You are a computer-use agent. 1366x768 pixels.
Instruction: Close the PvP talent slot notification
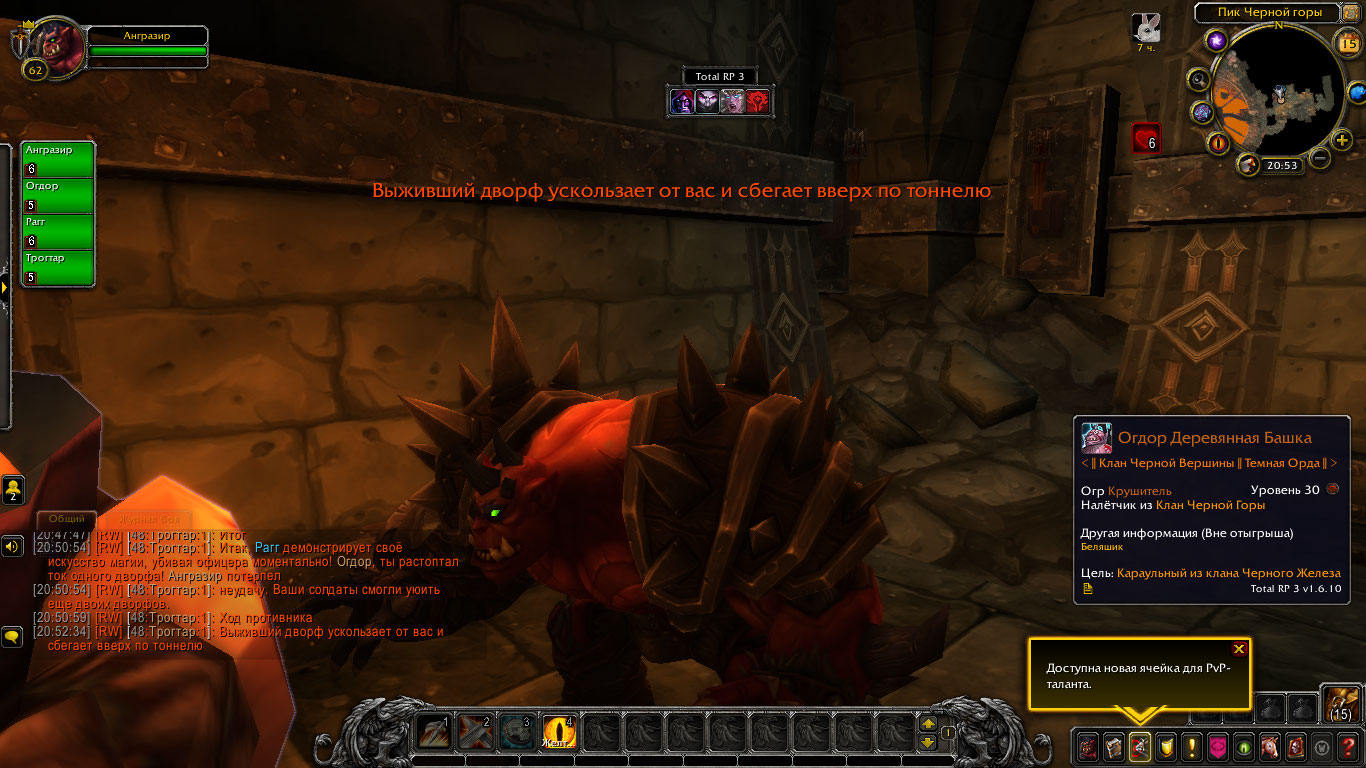pos(1239,649)
